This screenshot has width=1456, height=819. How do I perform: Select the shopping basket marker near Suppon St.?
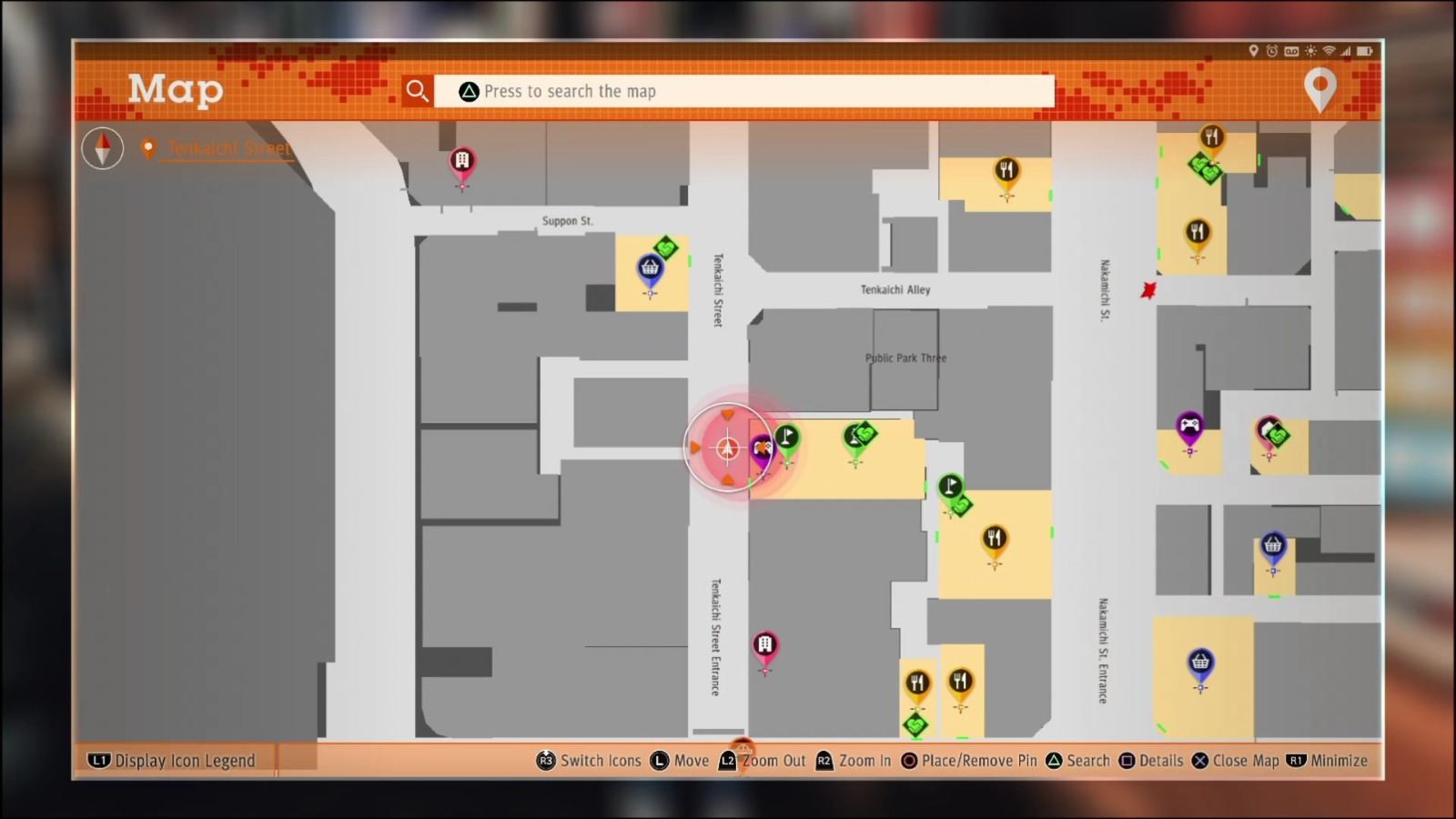pos(649,268)
